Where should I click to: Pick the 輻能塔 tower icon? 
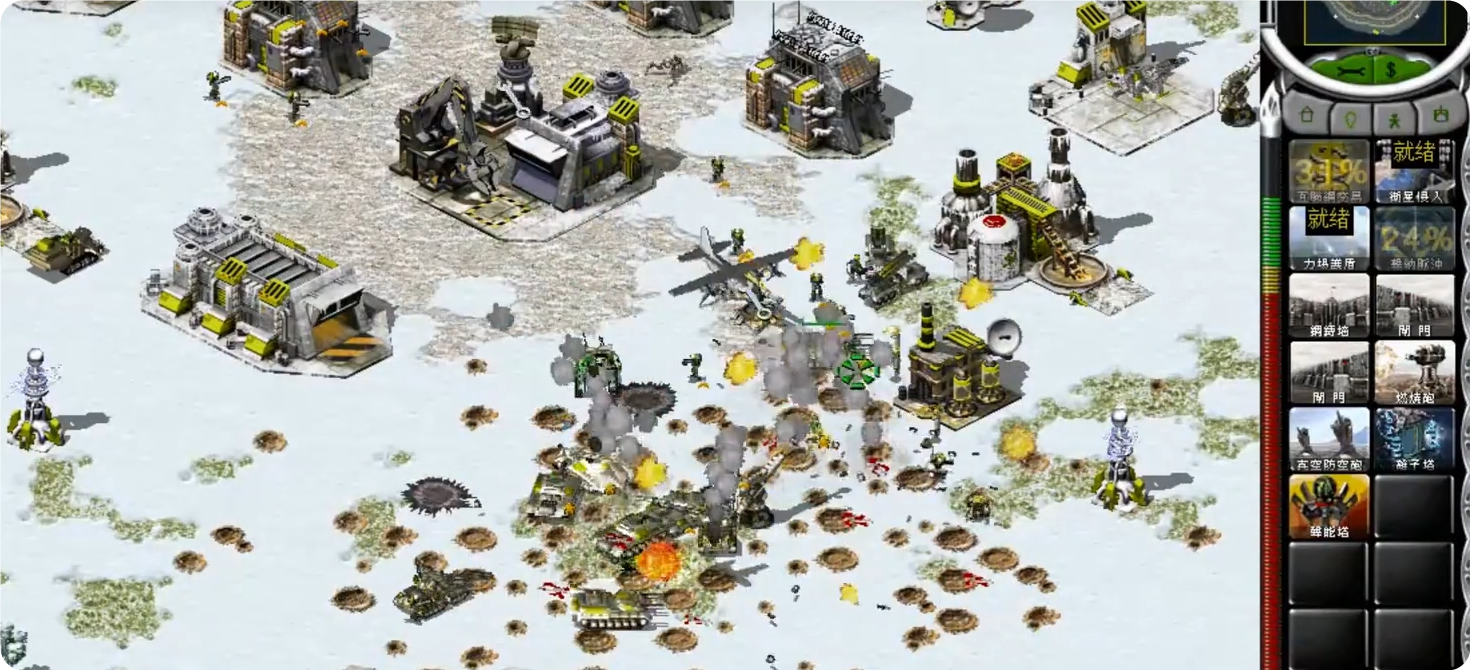pyautogui.click(x=1329, y=506)
